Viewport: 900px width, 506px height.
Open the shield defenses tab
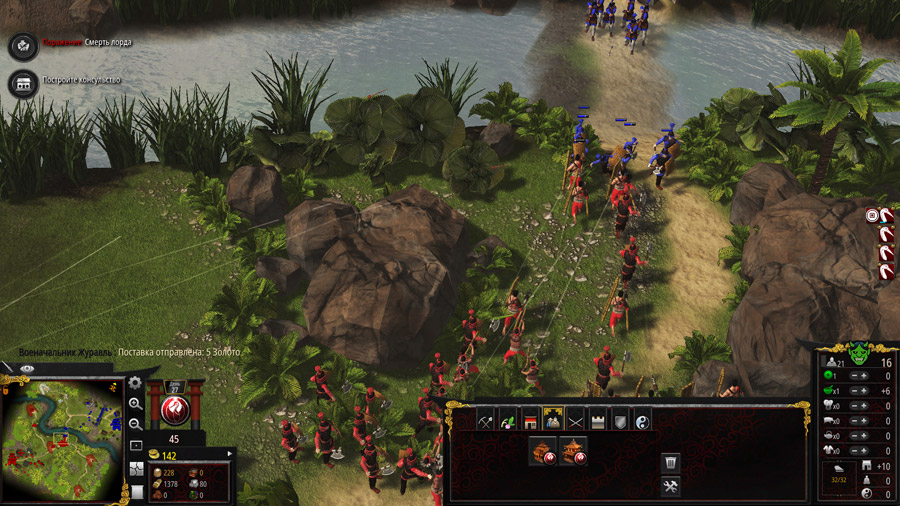[620, 422]
